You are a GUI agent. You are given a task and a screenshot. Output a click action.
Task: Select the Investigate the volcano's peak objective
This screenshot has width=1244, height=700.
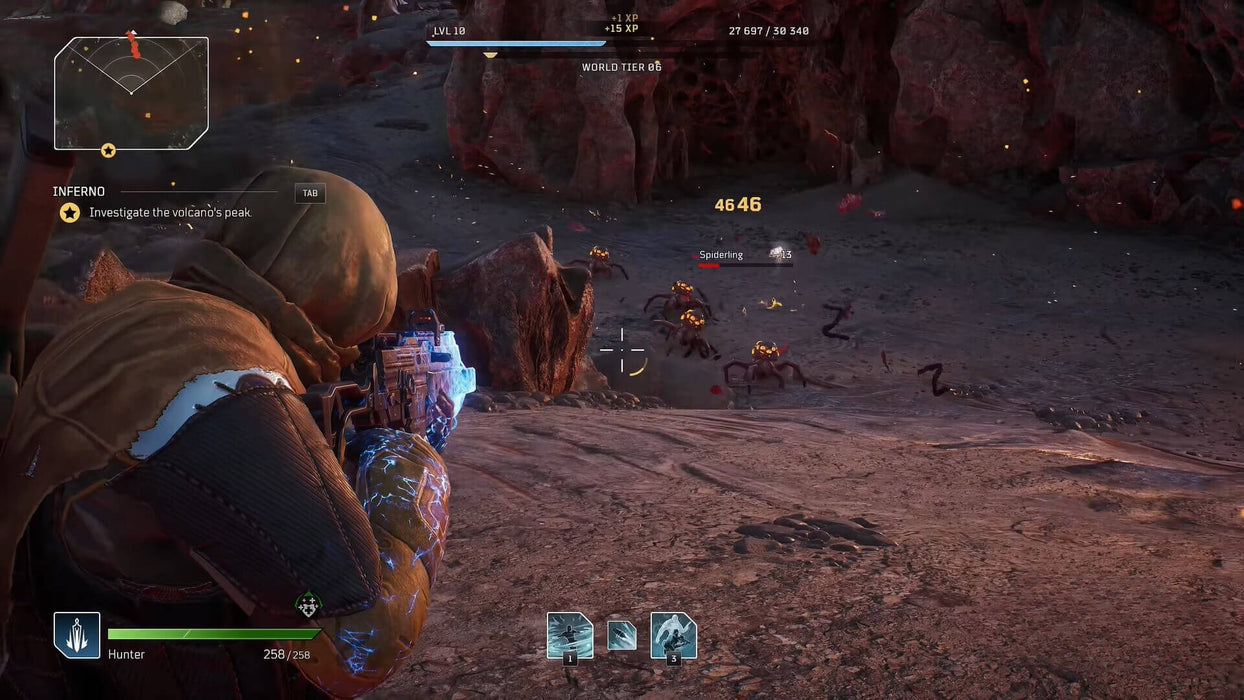pos(169,213)
